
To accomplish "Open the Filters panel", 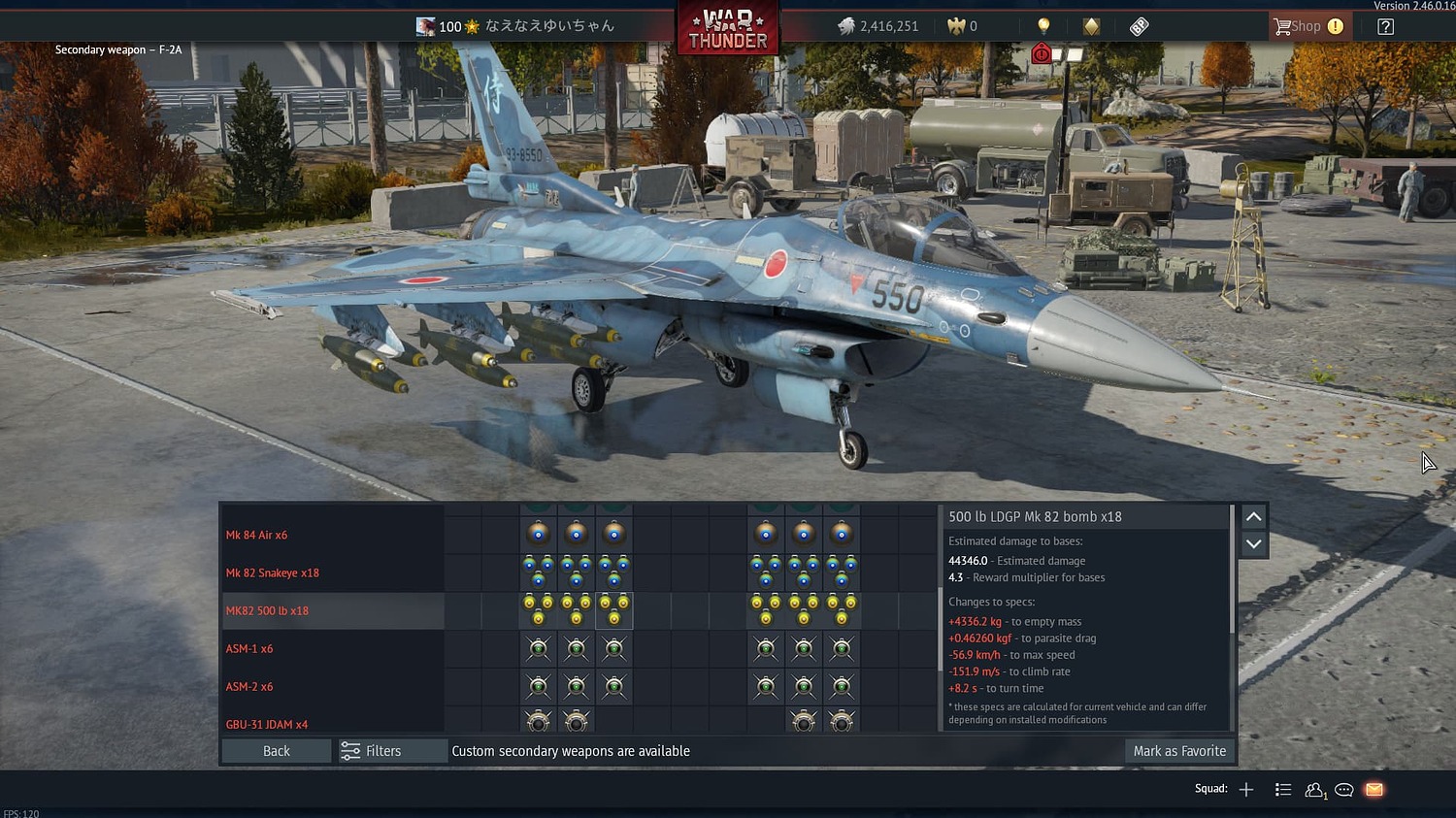I will (x=391, y=750).
